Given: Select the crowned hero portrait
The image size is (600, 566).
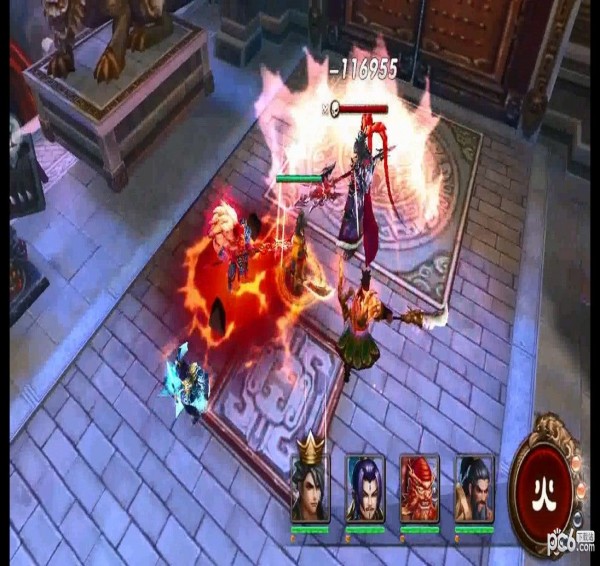Looking at the screenshot, I should [x=310, y=489].
